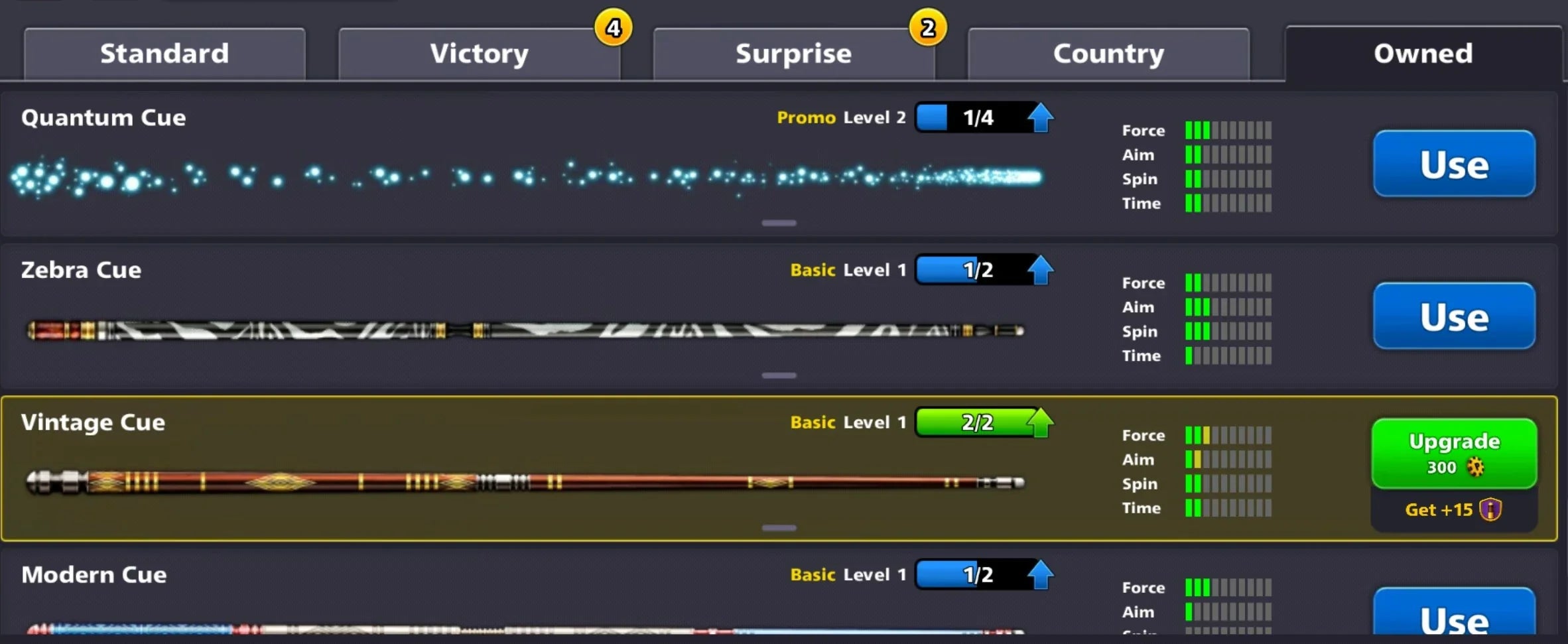Switch to the Standard cues tab
This screenshot has width=1568, height=644.
tap(164, 53)
